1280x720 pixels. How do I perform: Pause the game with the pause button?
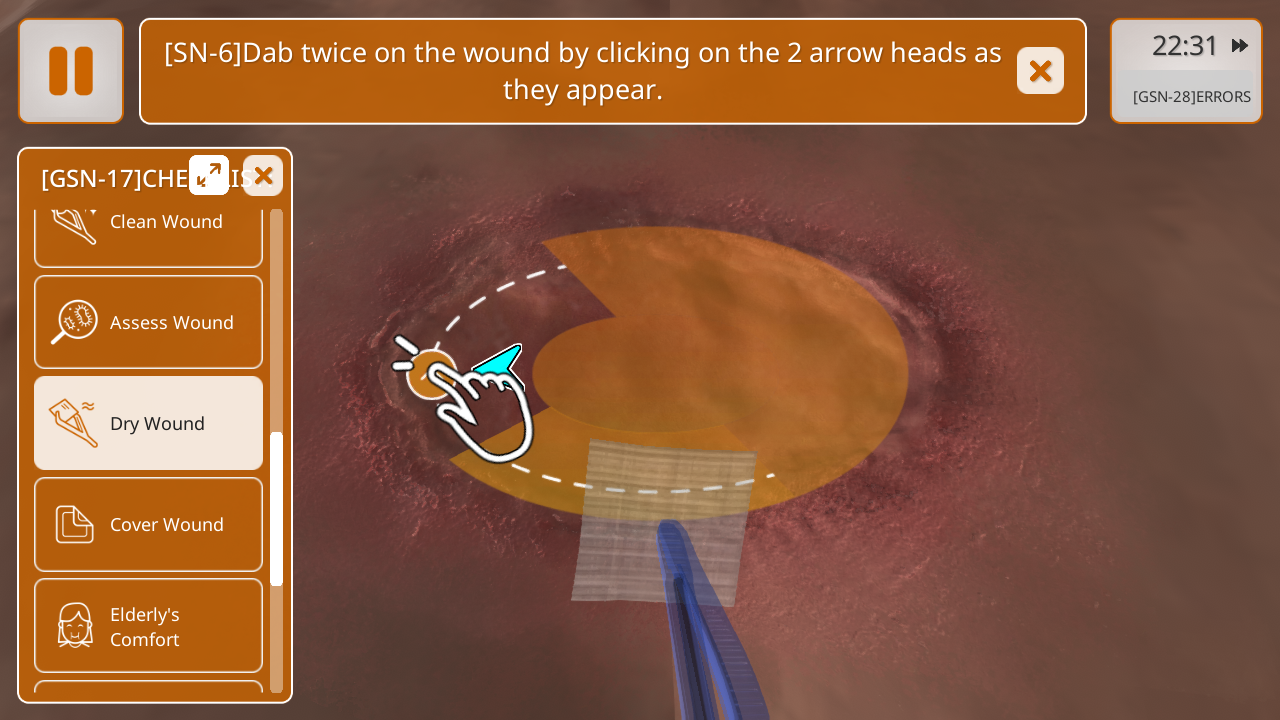[x=71, y=71]
